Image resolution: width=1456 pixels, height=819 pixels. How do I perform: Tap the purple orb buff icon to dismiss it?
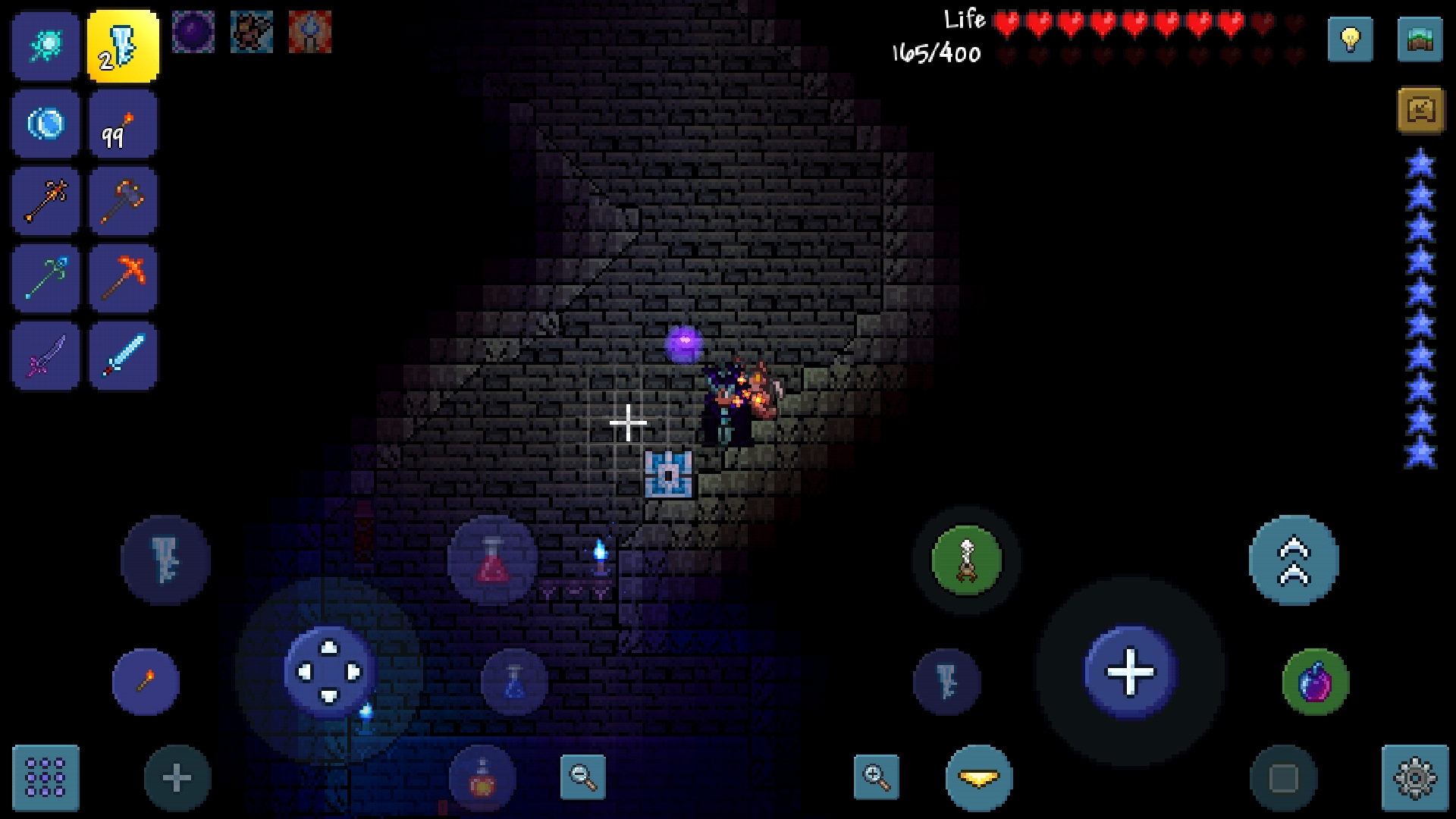[x=195, y=33]
